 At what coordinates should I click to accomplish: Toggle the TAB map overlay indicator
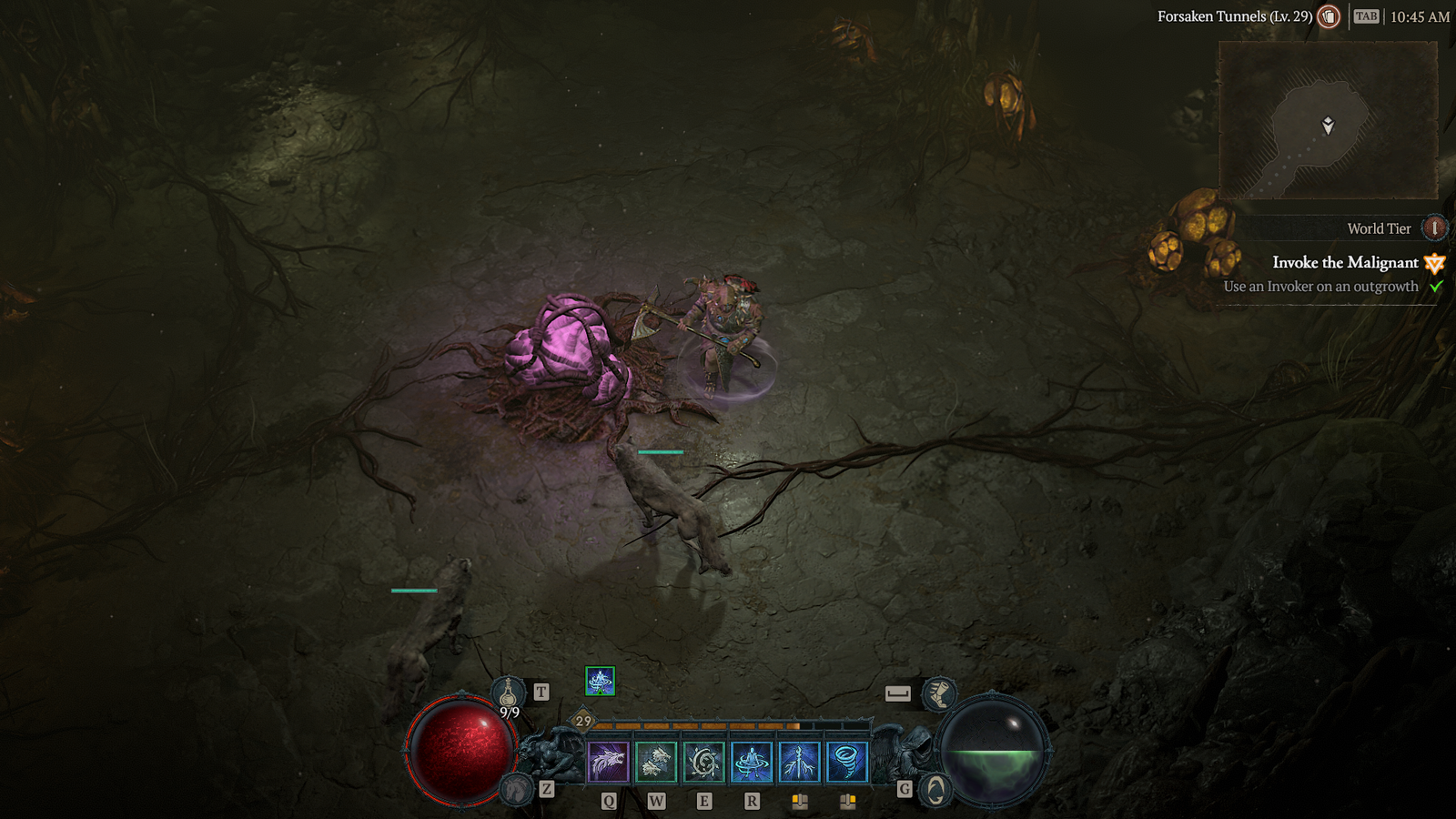click(x=1365, y=16)
